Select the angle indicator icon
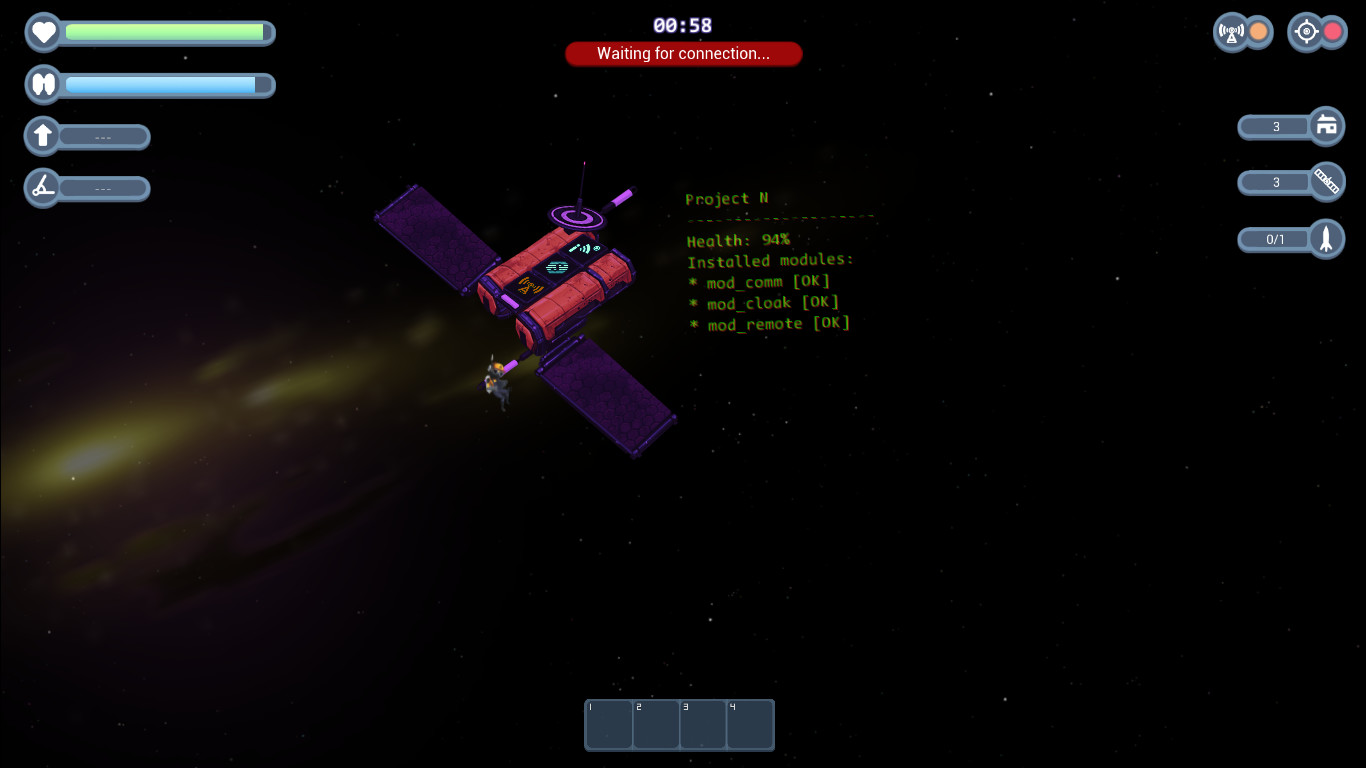 tap(42, 187)
